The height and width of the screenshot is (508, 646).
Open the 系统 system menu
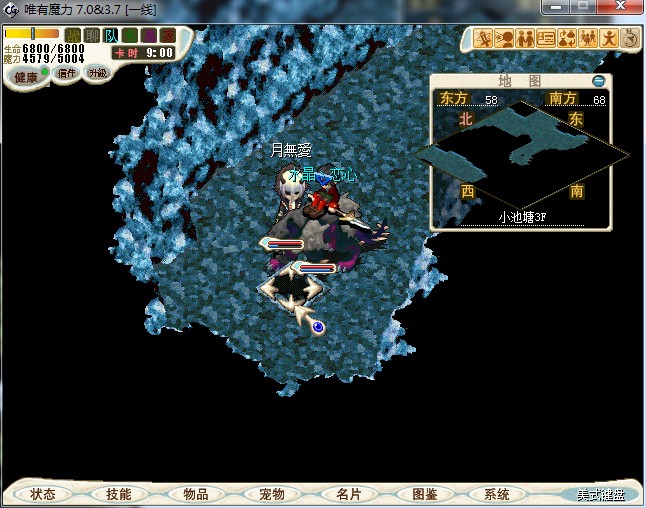coord(497,494)
